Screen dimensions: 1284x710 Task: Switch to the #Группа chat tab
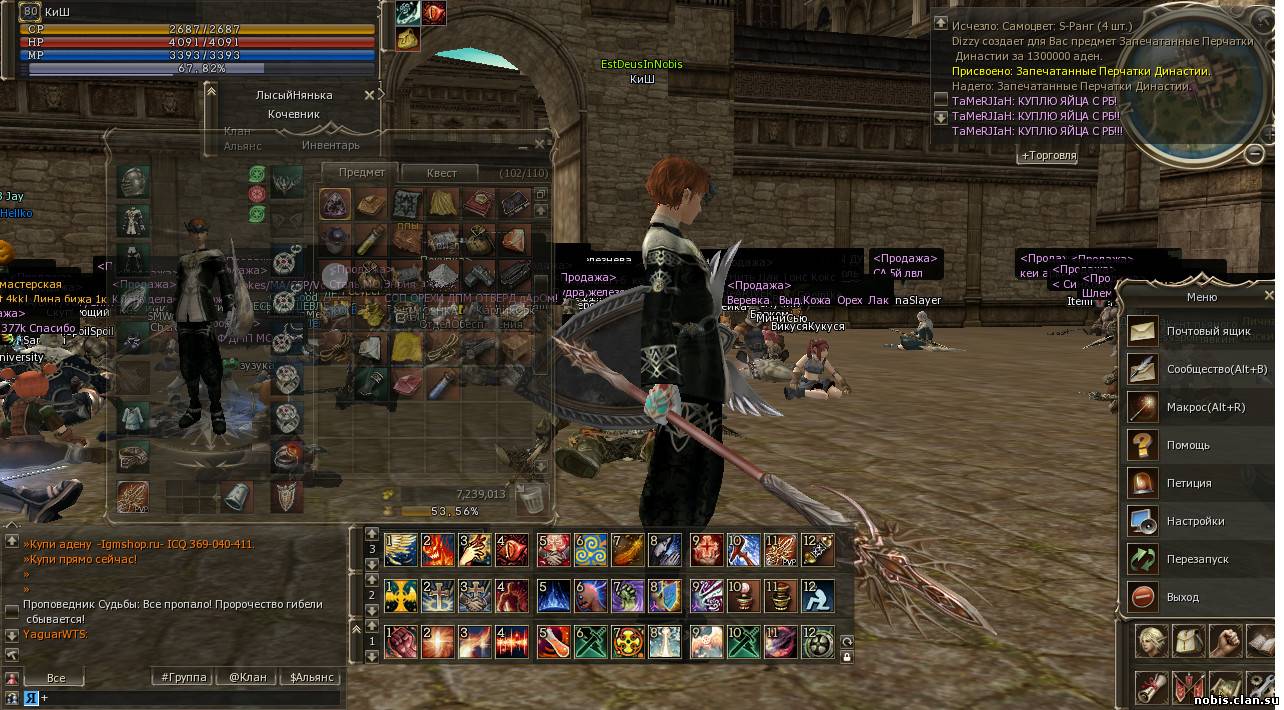click(184, 677)
